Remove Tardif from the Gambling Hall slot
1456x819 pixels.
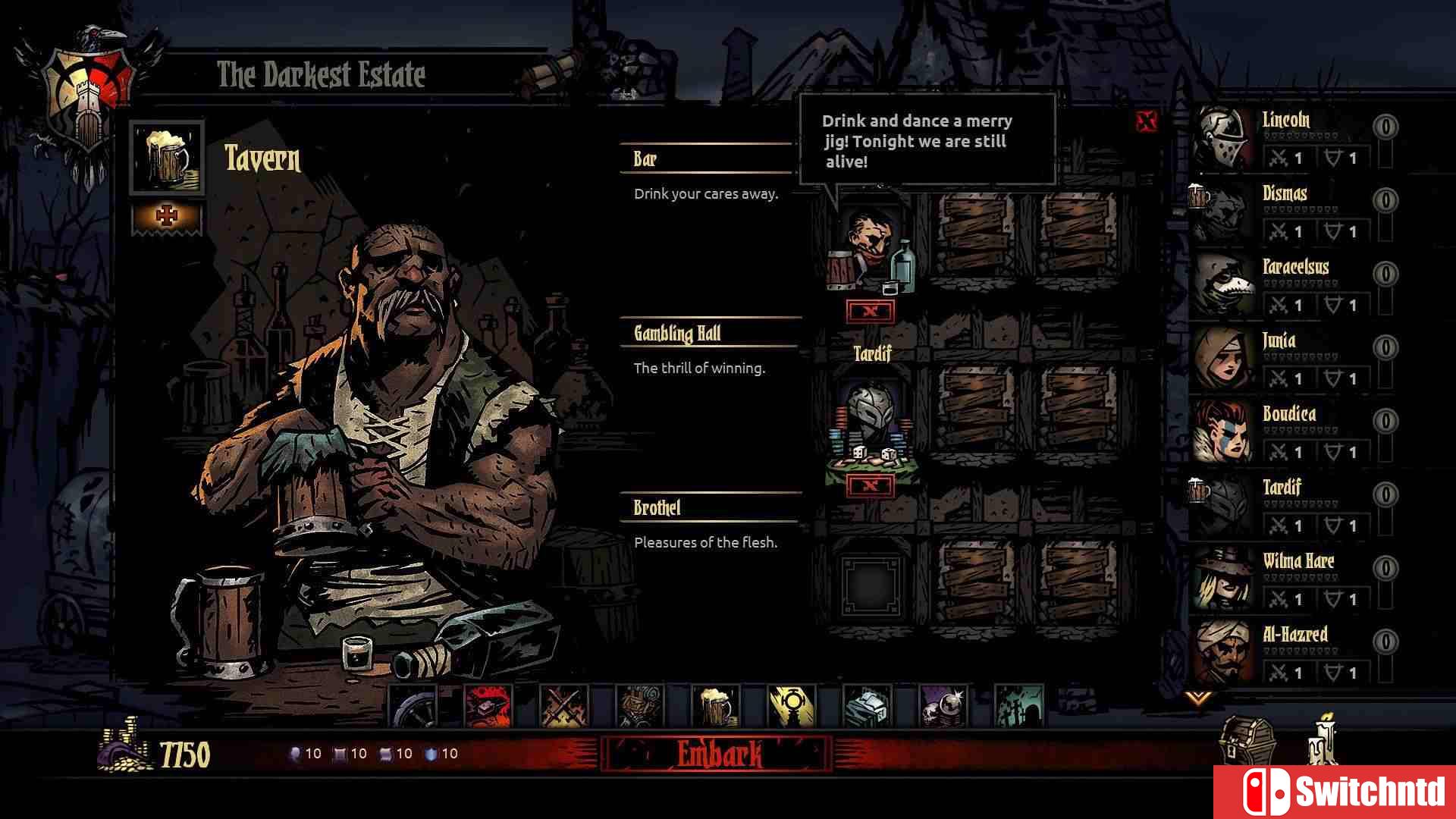pyautogui.click(x=871, y=485)
